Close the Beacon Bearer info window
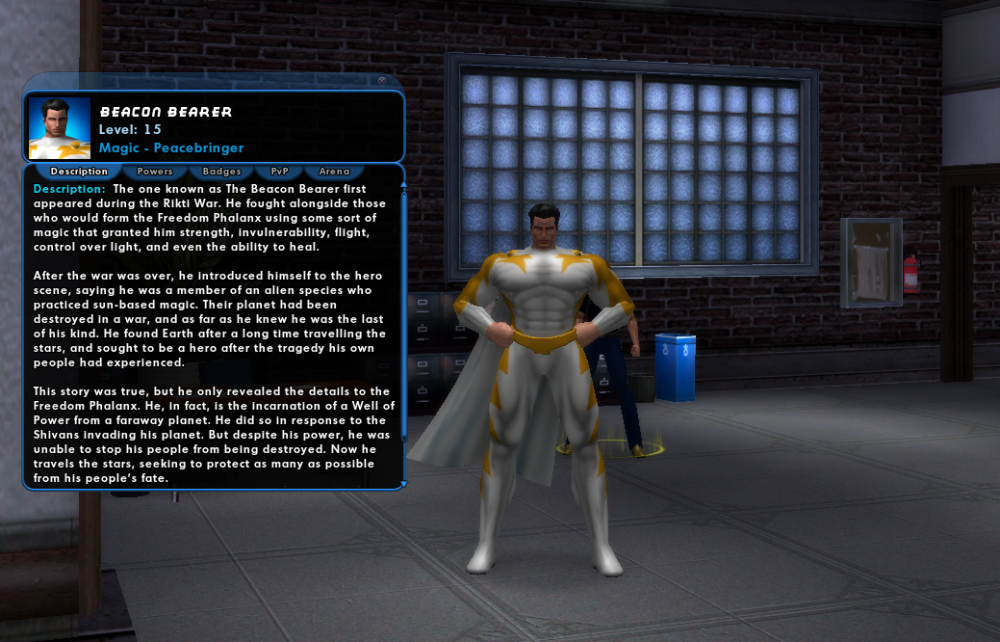 click(382, 80)
